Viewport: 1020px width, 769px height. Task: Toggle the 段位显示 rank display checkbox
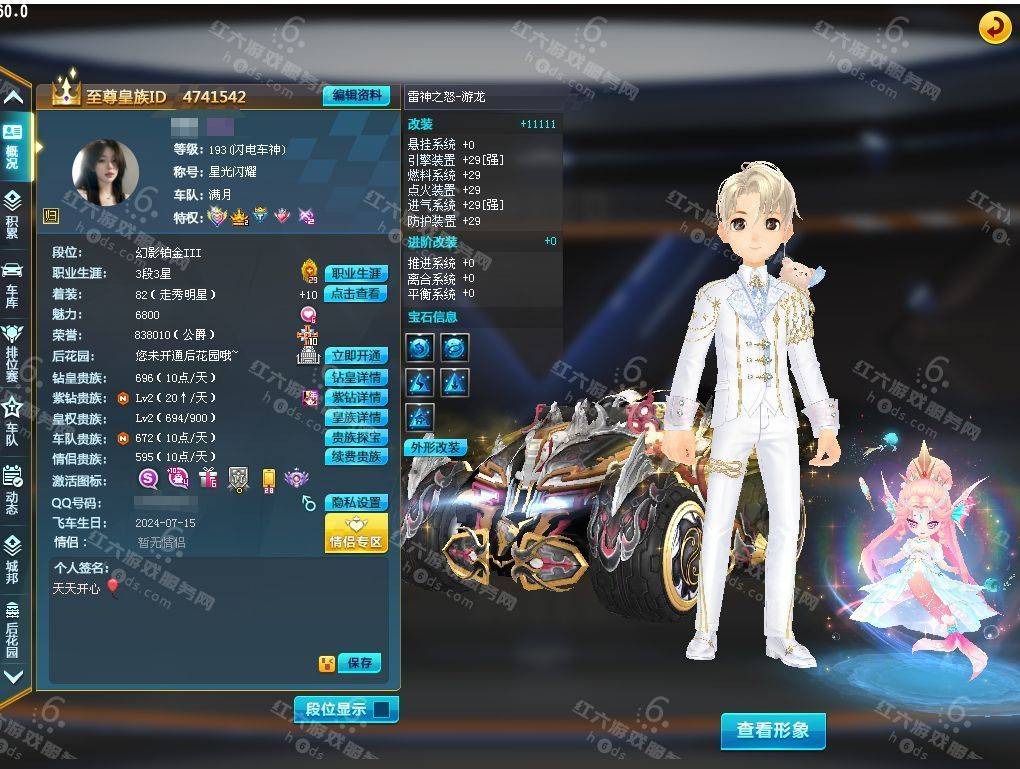(380, 710)
